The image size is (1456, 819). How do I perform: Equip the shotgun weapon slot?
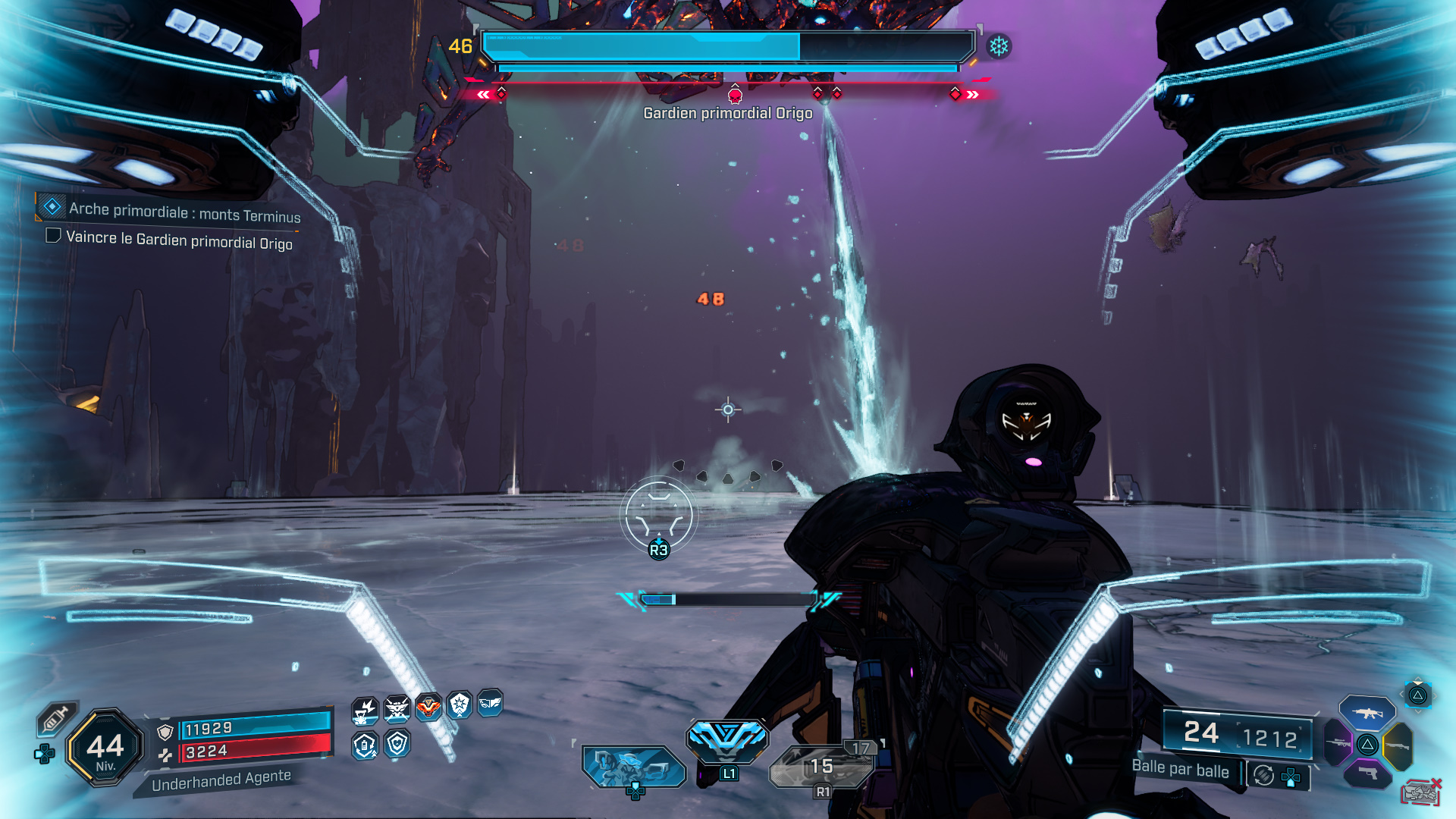(1397, 746)
